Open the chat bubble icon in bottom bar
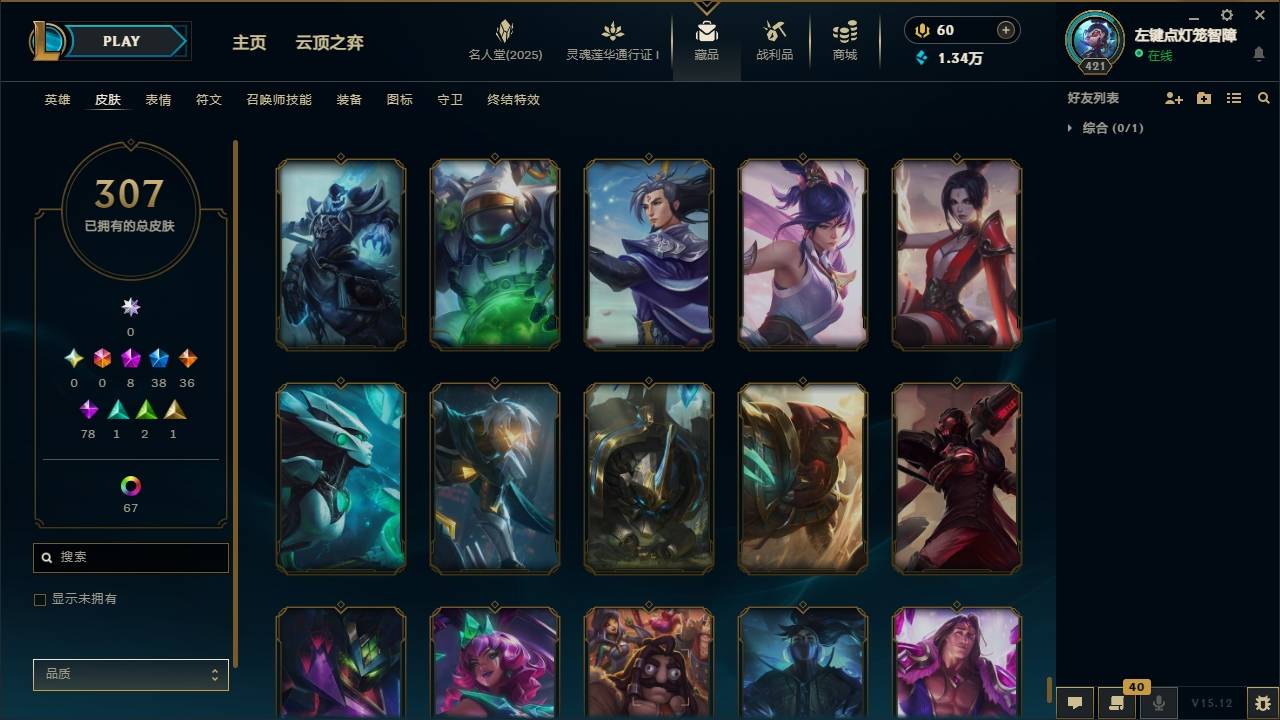This screenshot has height=720, width=1280. pos(1074,703)
